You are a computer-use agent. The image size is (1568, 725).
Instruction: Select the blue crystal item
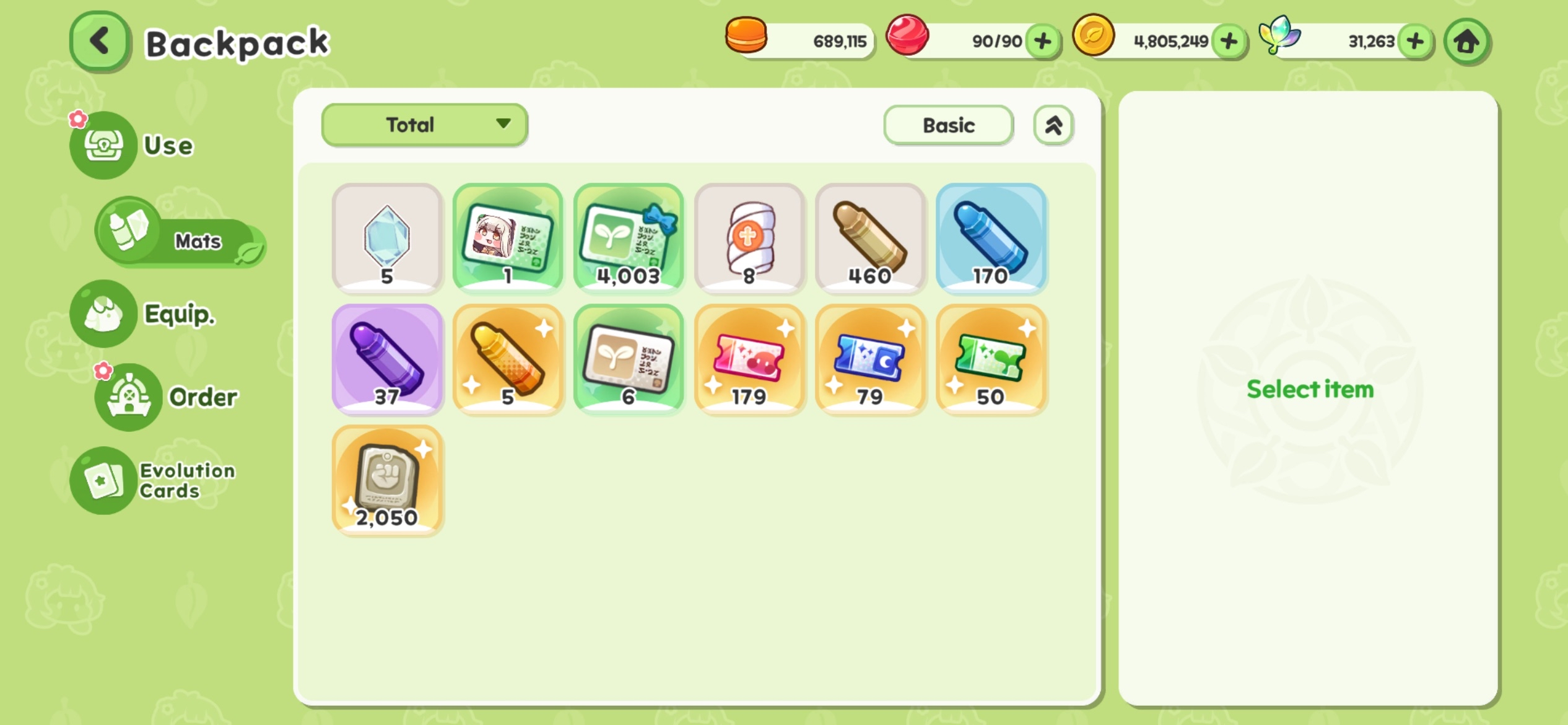pos(386,239)
